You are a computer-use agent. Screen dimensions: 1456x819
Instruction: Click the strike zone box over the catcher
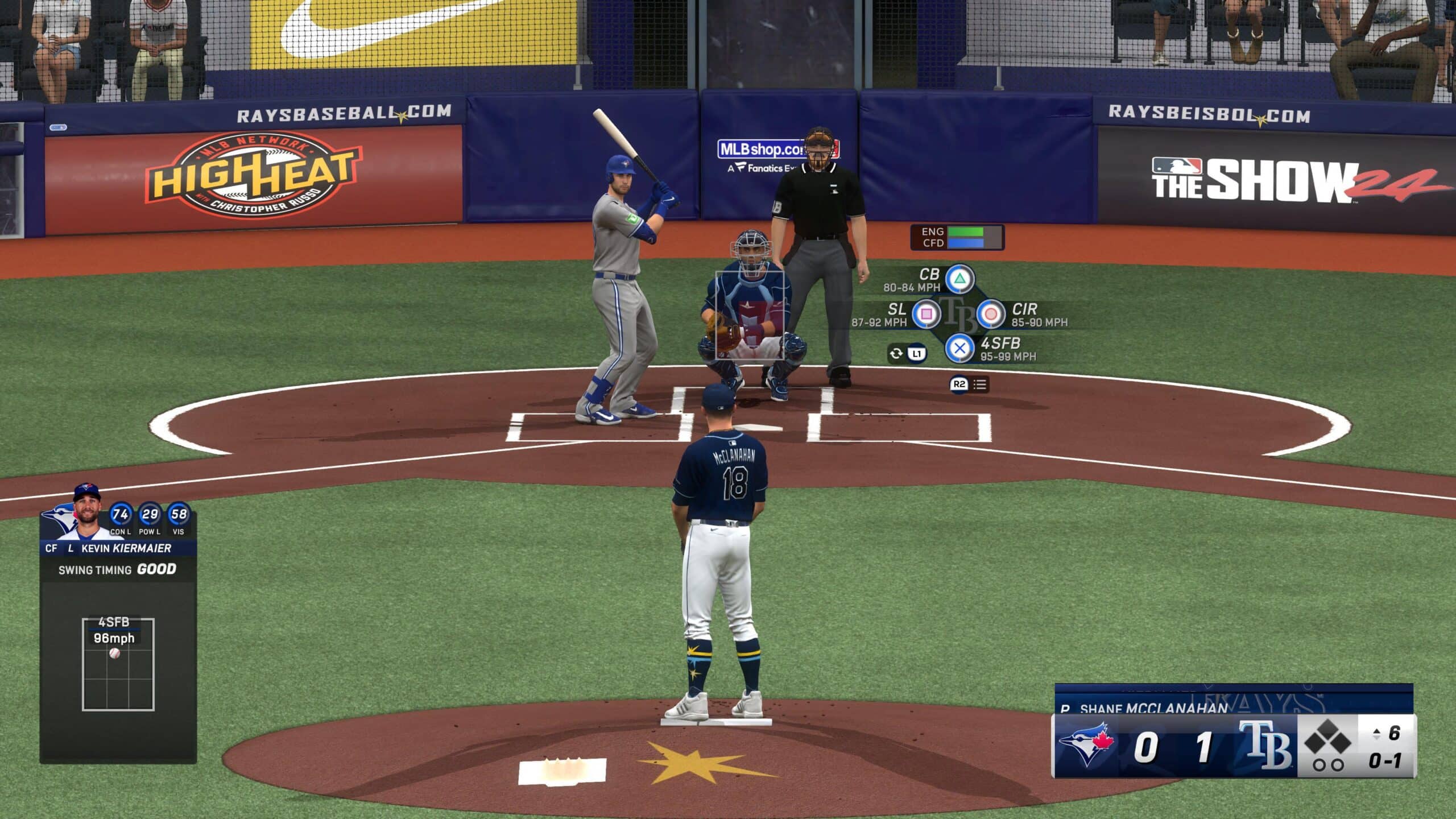pos(749,315)
